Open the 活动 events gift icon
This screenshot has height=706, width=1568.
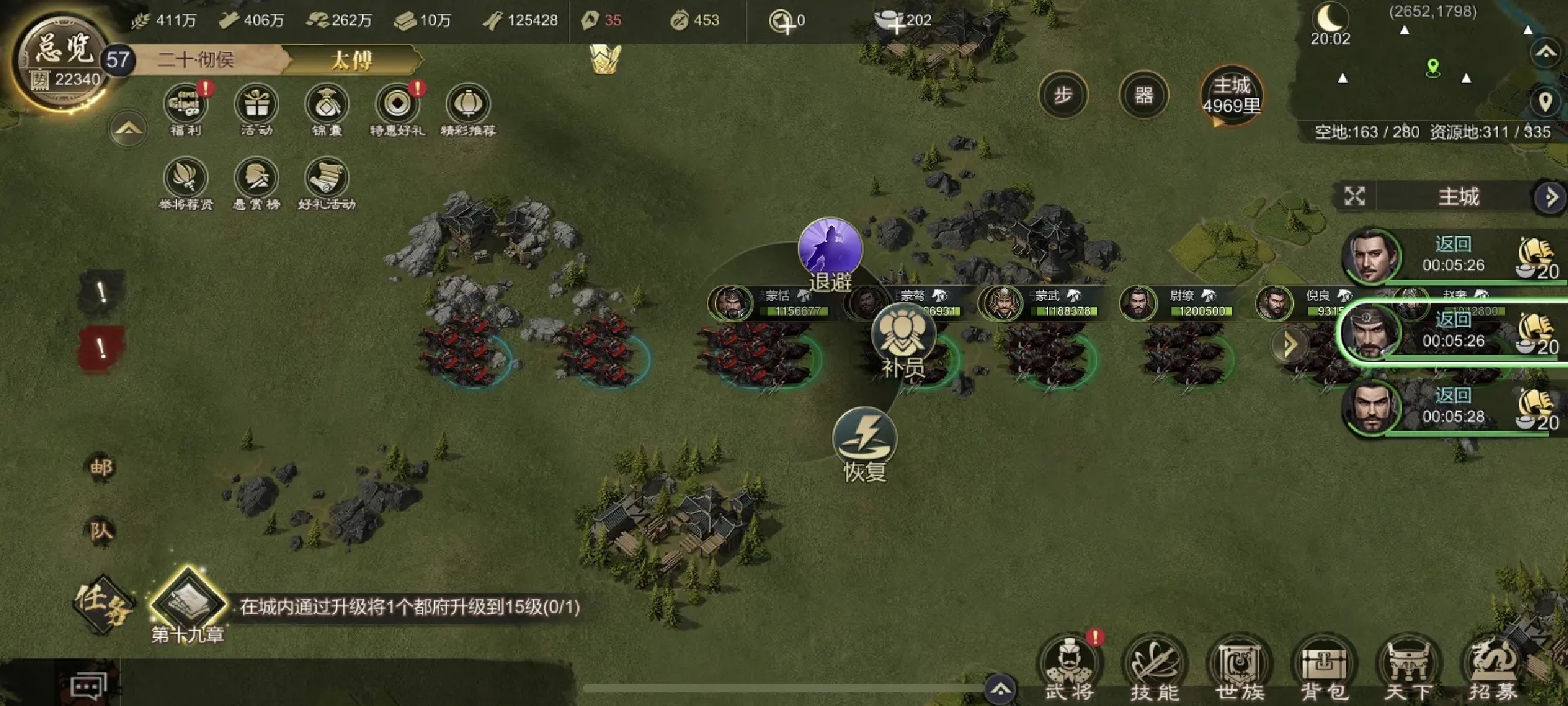pos(256,105)
